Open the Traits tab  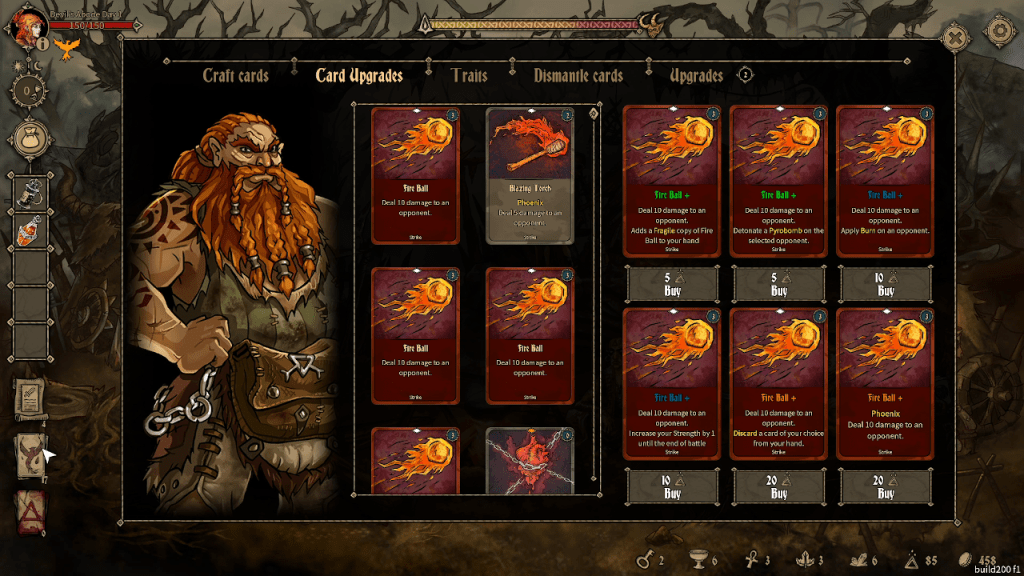click(x=469, y=76)
